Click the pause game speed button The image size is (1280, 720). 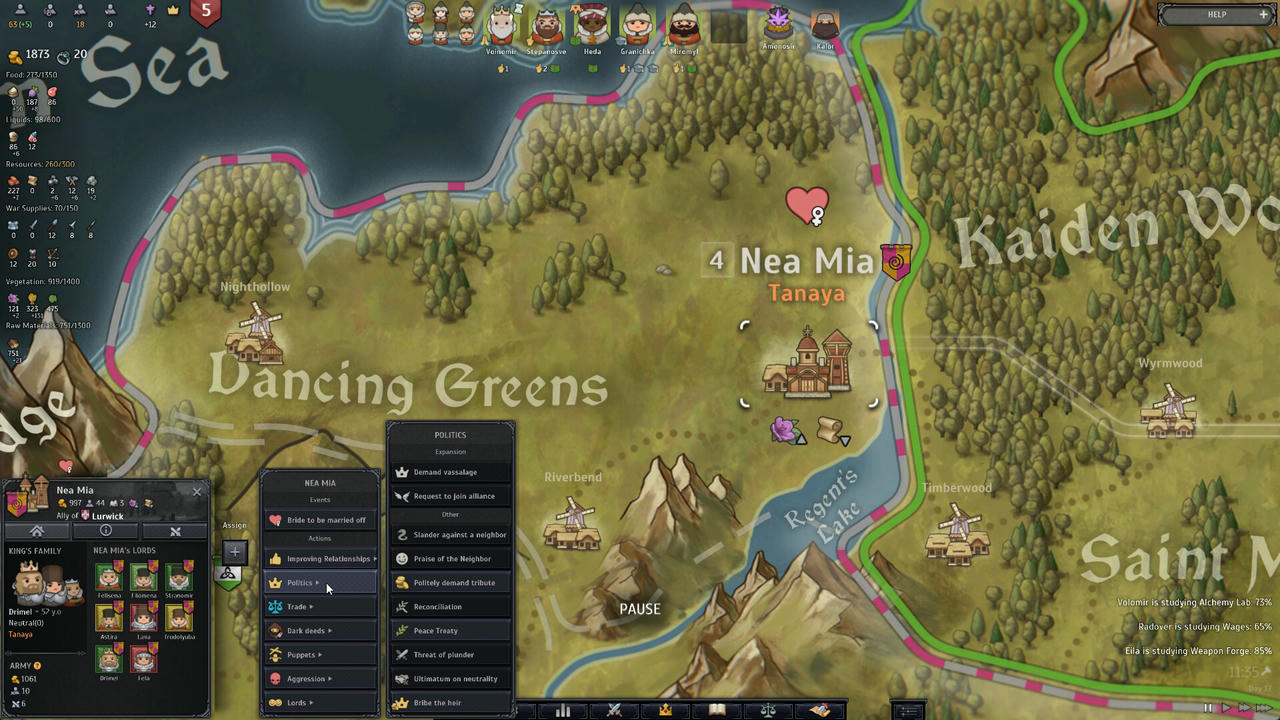coord(1207,708)
